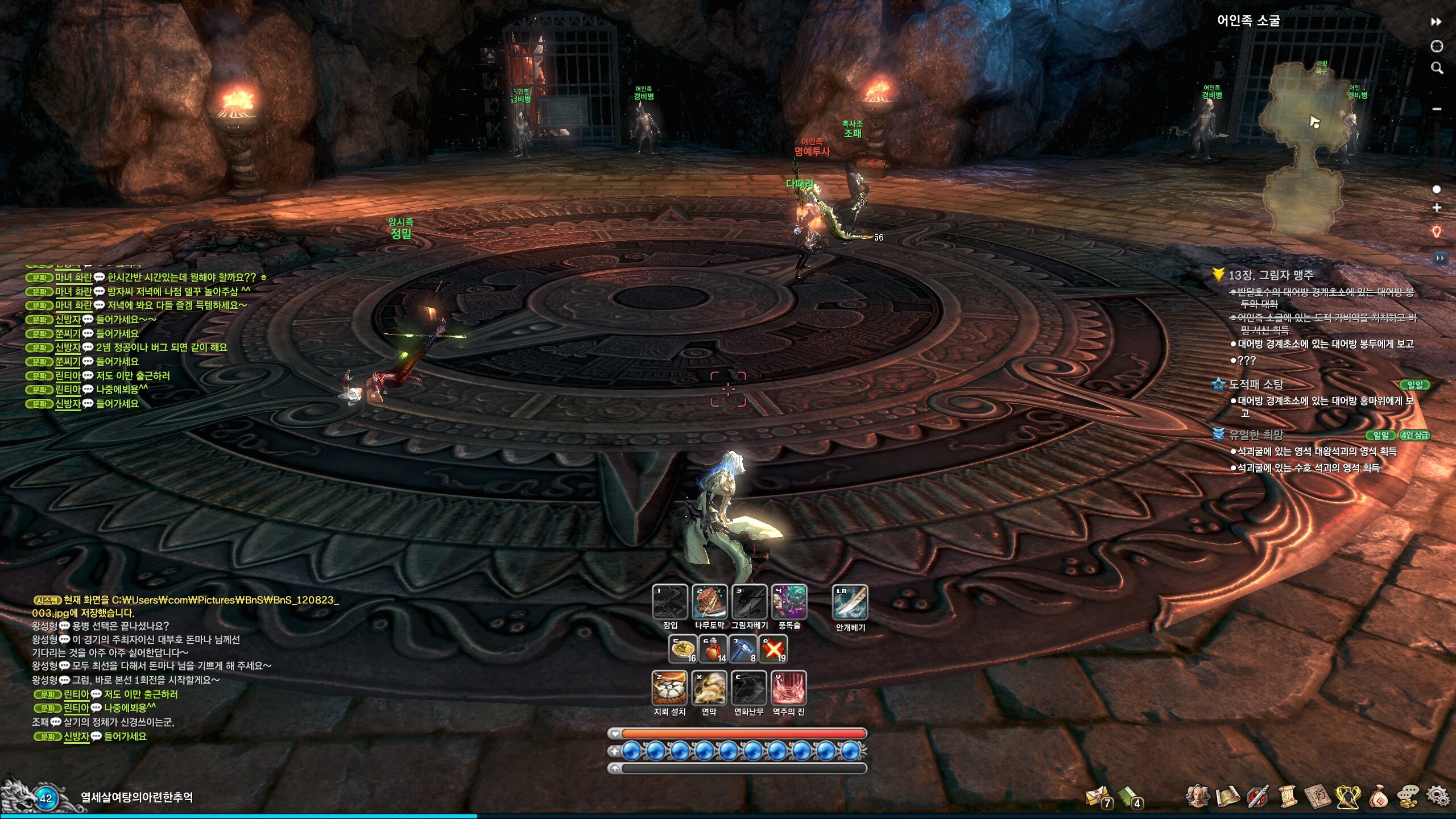Use the 연막 smoke skill

pos(709,688)
